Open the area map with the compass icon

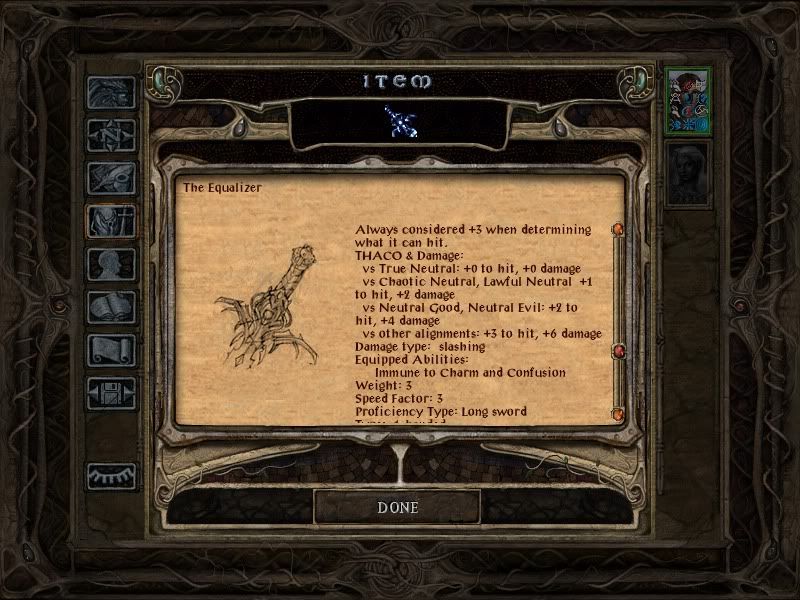tap(110, 134)
